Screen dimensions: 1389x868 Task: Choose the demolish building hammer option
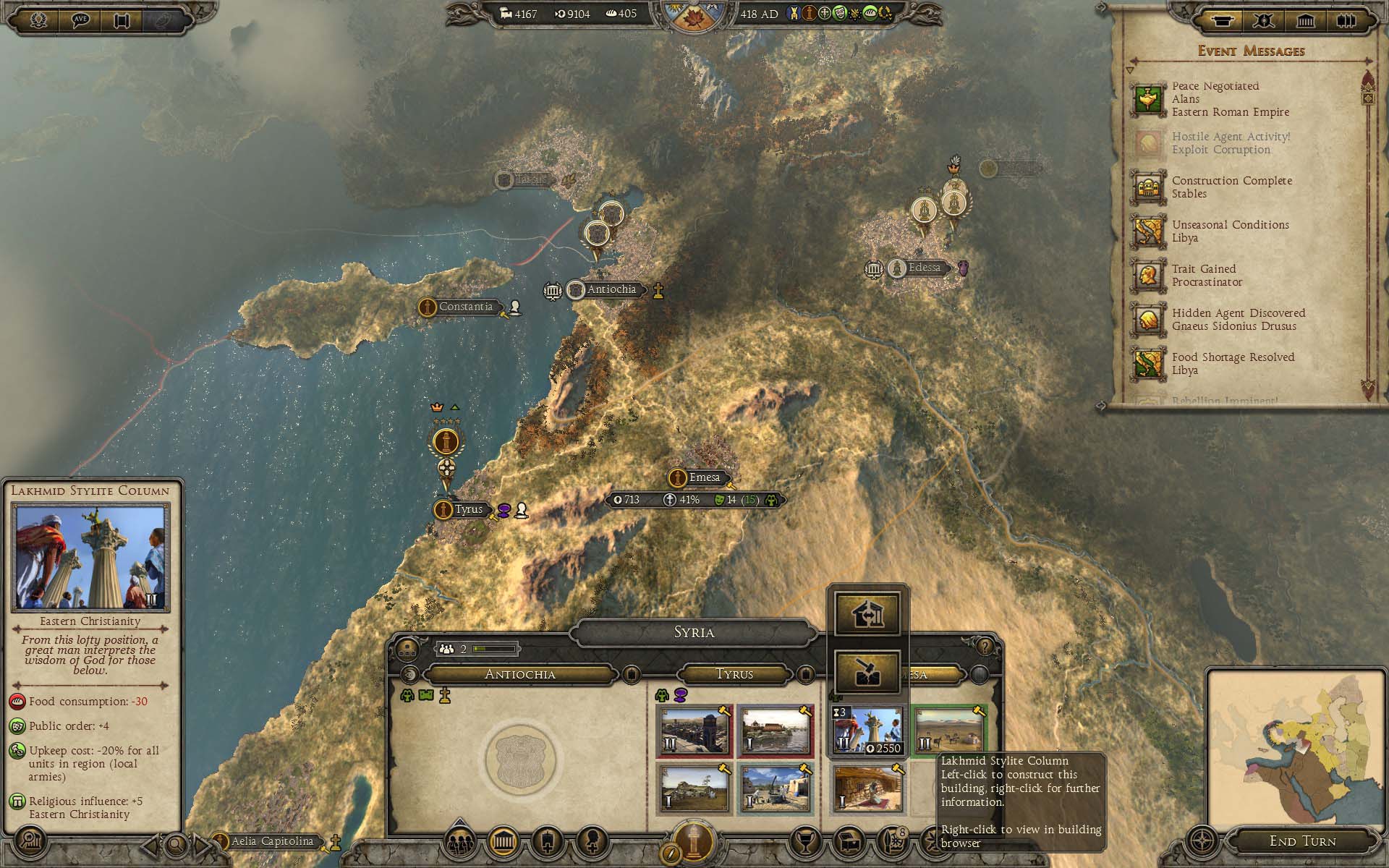[867, 671]
